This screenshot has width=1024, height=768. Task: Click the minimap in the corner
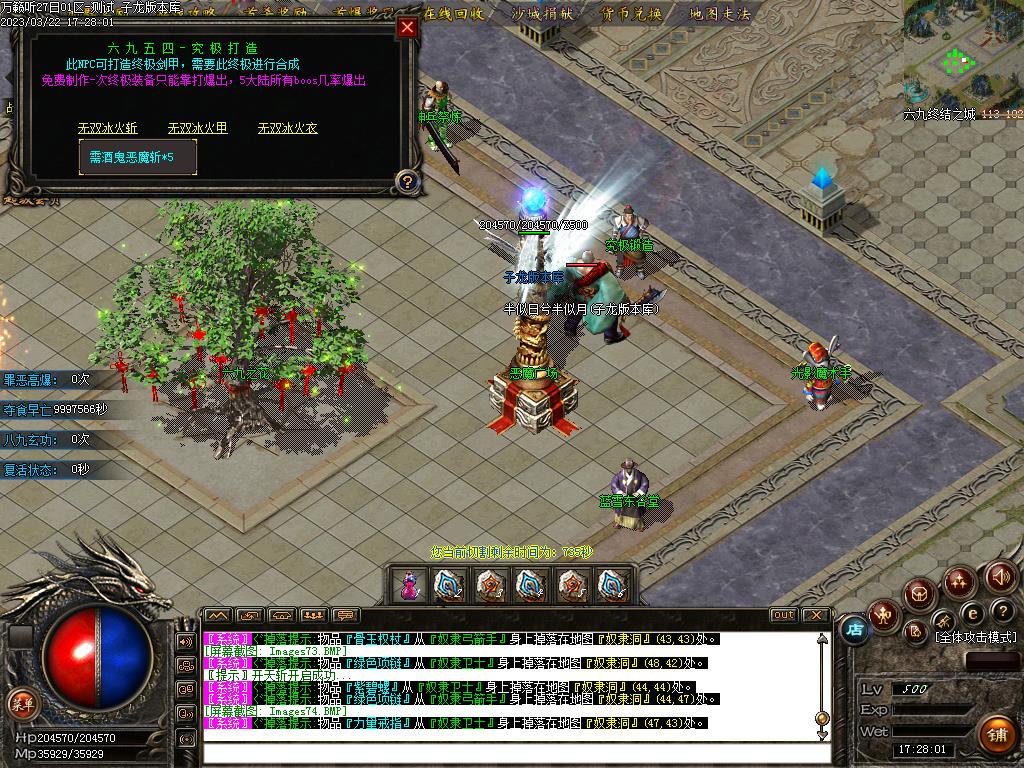coord(962,55)
